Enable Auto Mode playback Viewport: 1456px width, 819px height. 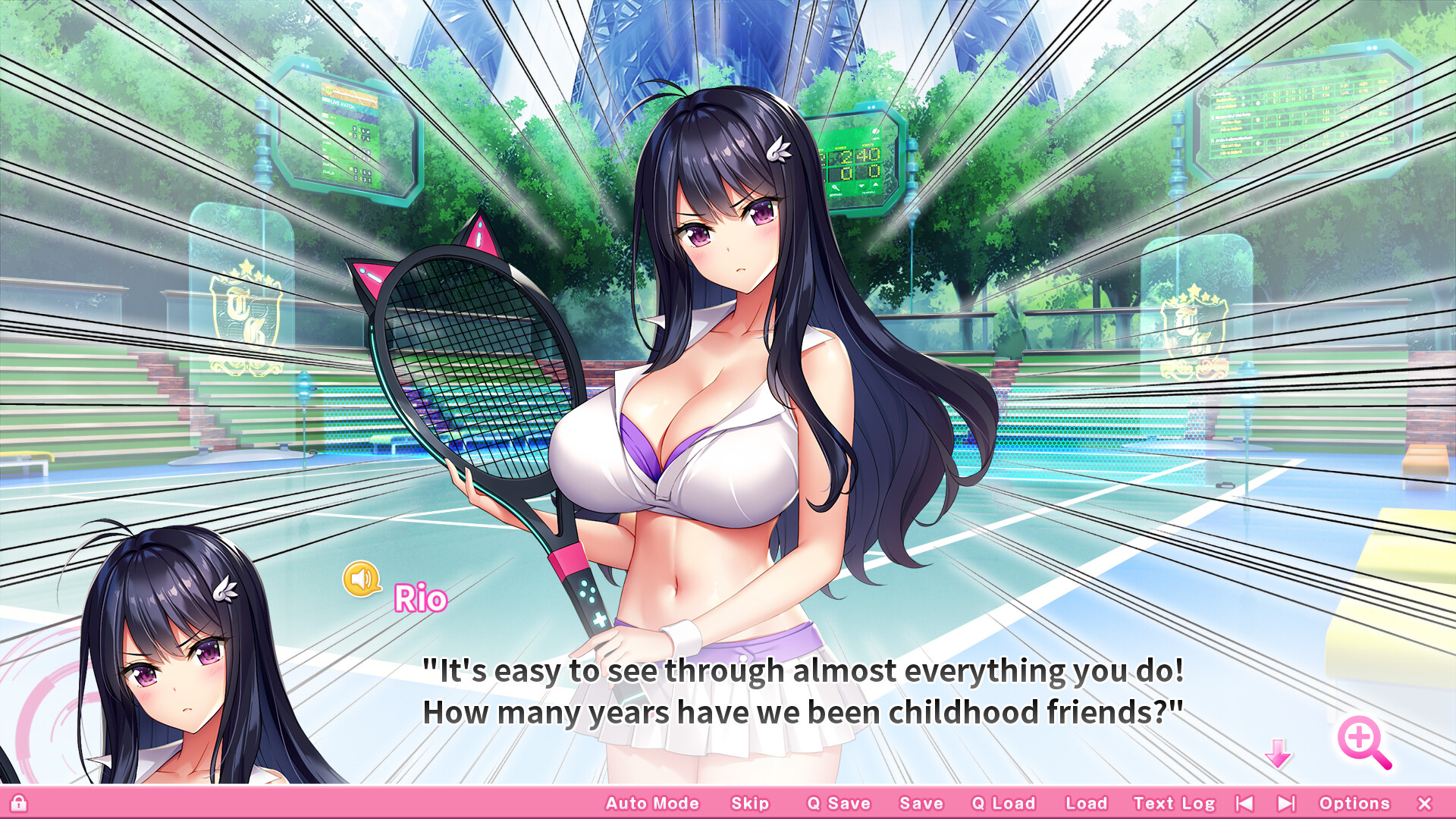point(652,802)
